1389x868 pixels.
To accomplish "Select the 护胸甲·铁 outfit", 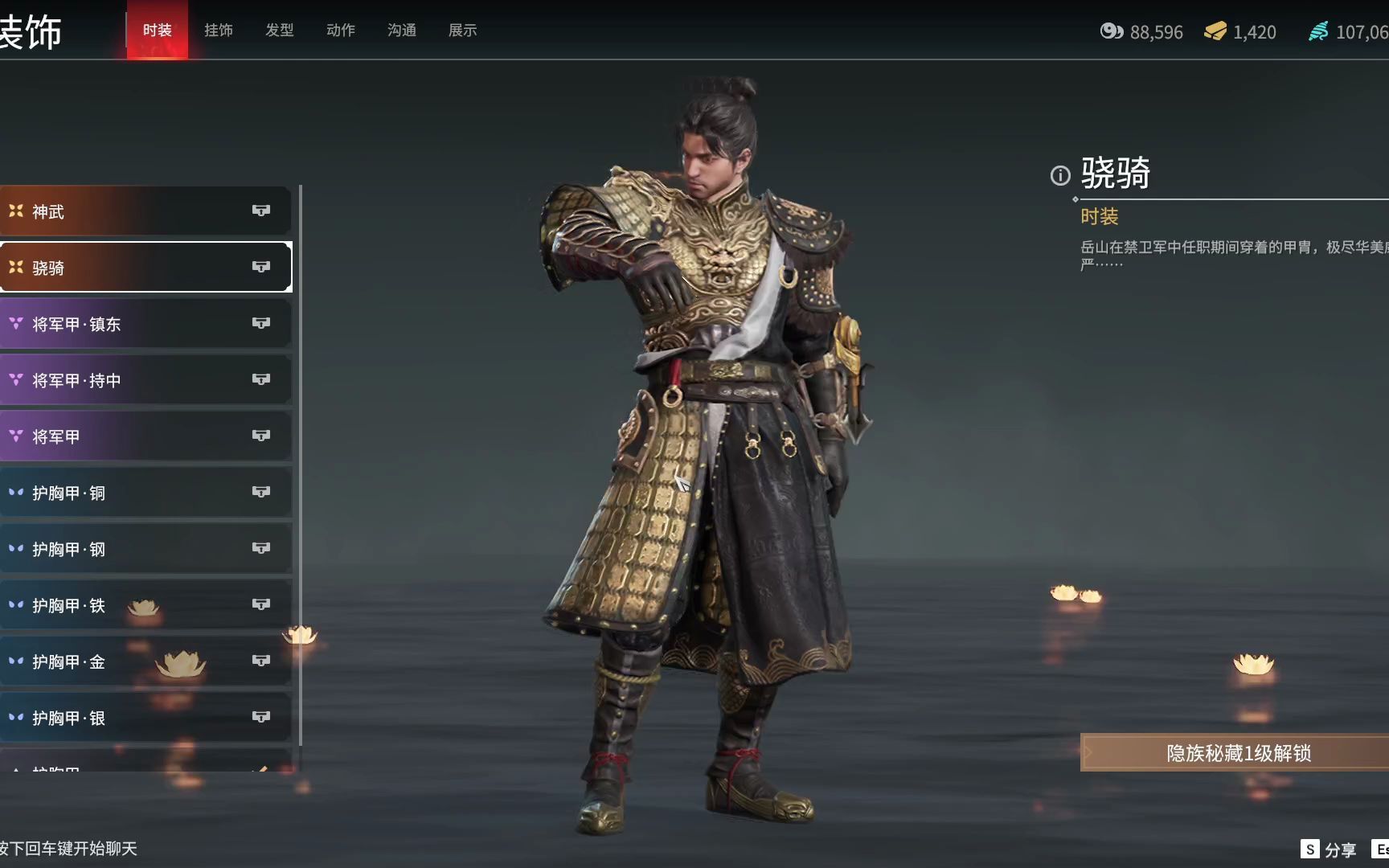I will point(145,605).
